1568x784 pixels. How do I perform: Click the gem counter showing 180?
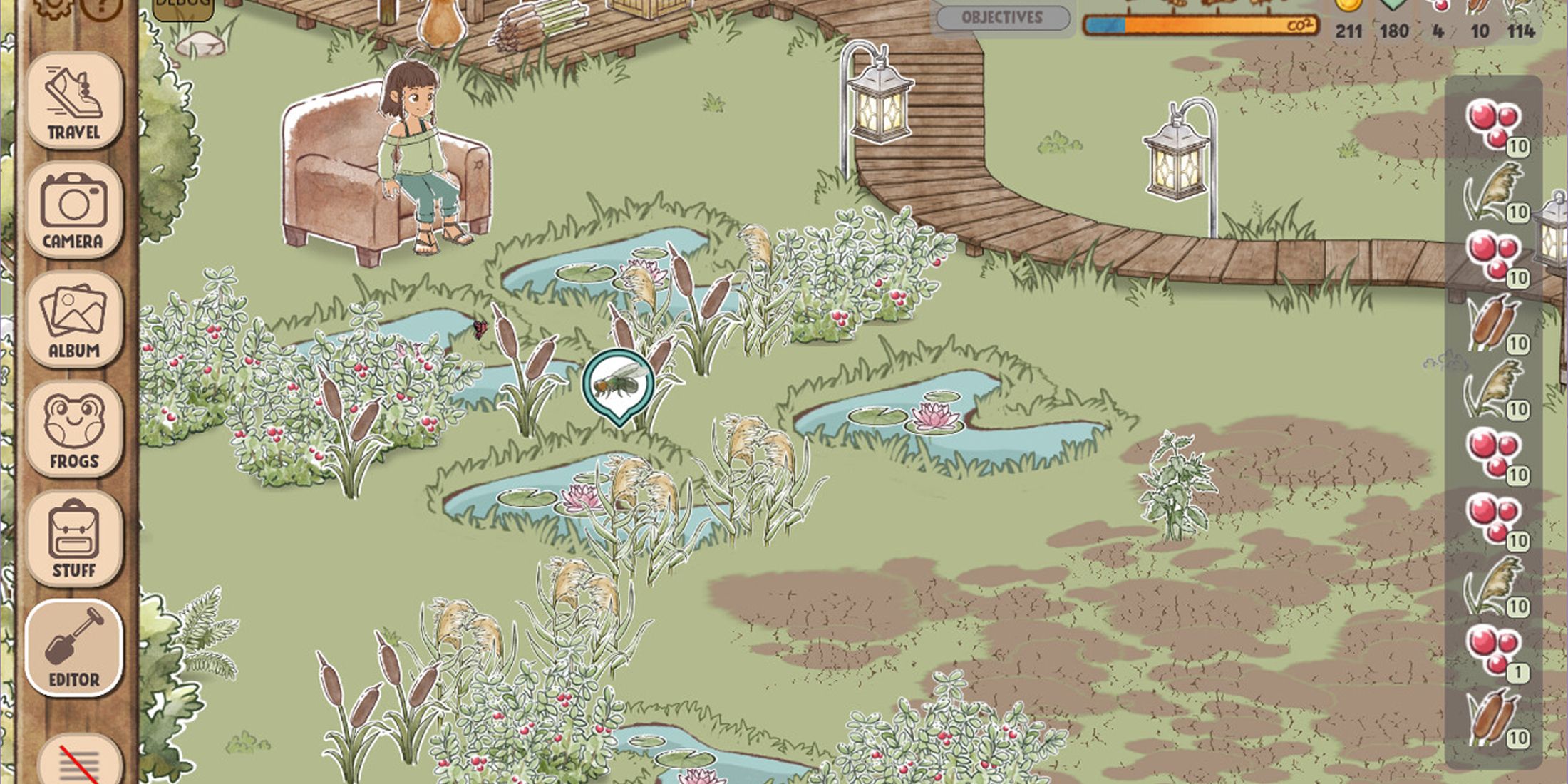point(1394,20)
